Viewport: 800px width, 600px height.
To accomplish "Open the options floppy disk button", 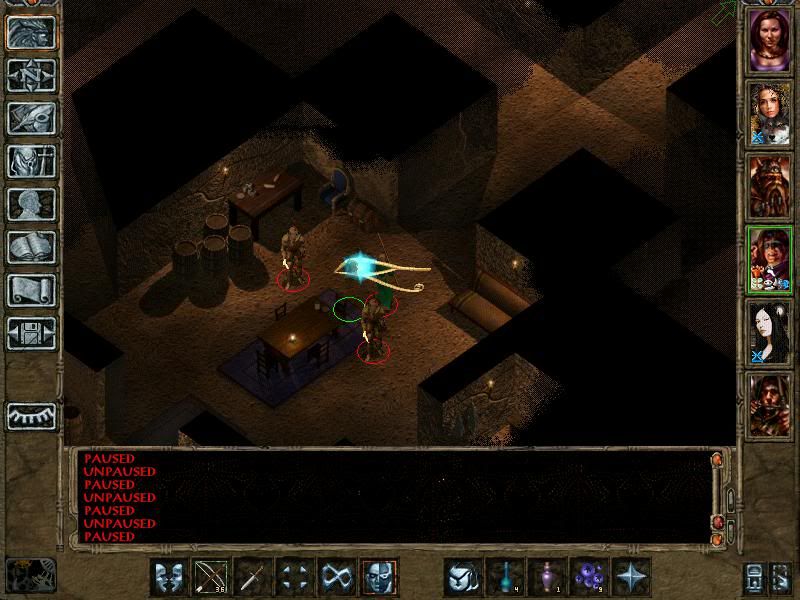I will point(32,333).
